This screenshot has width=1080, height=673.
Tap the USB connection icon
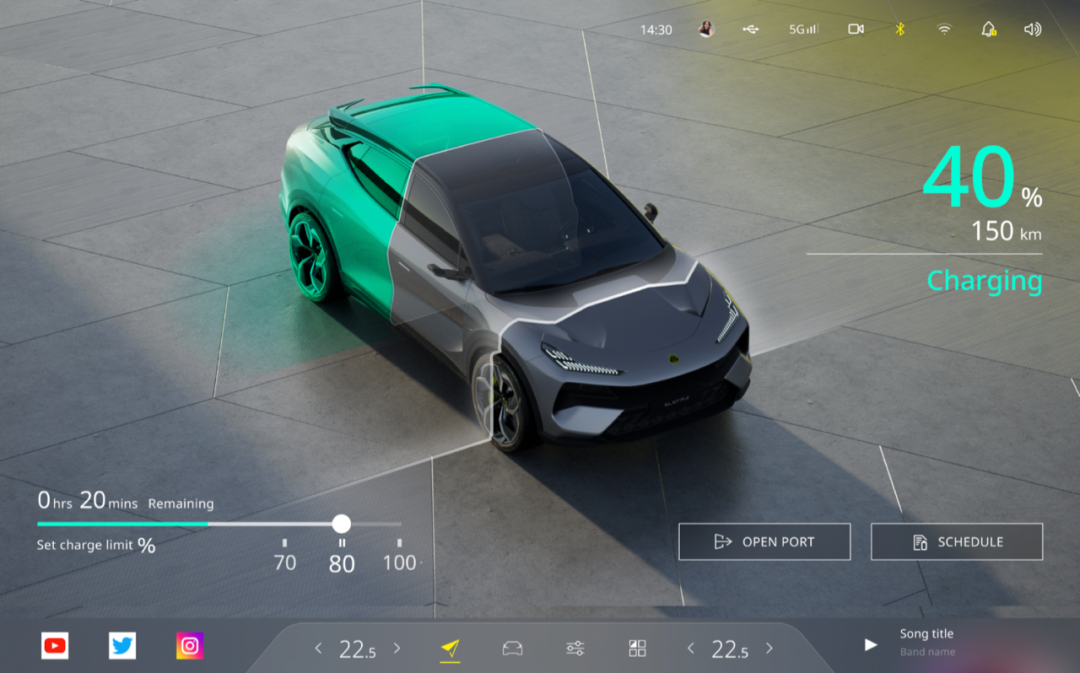(x=751, y=29)
